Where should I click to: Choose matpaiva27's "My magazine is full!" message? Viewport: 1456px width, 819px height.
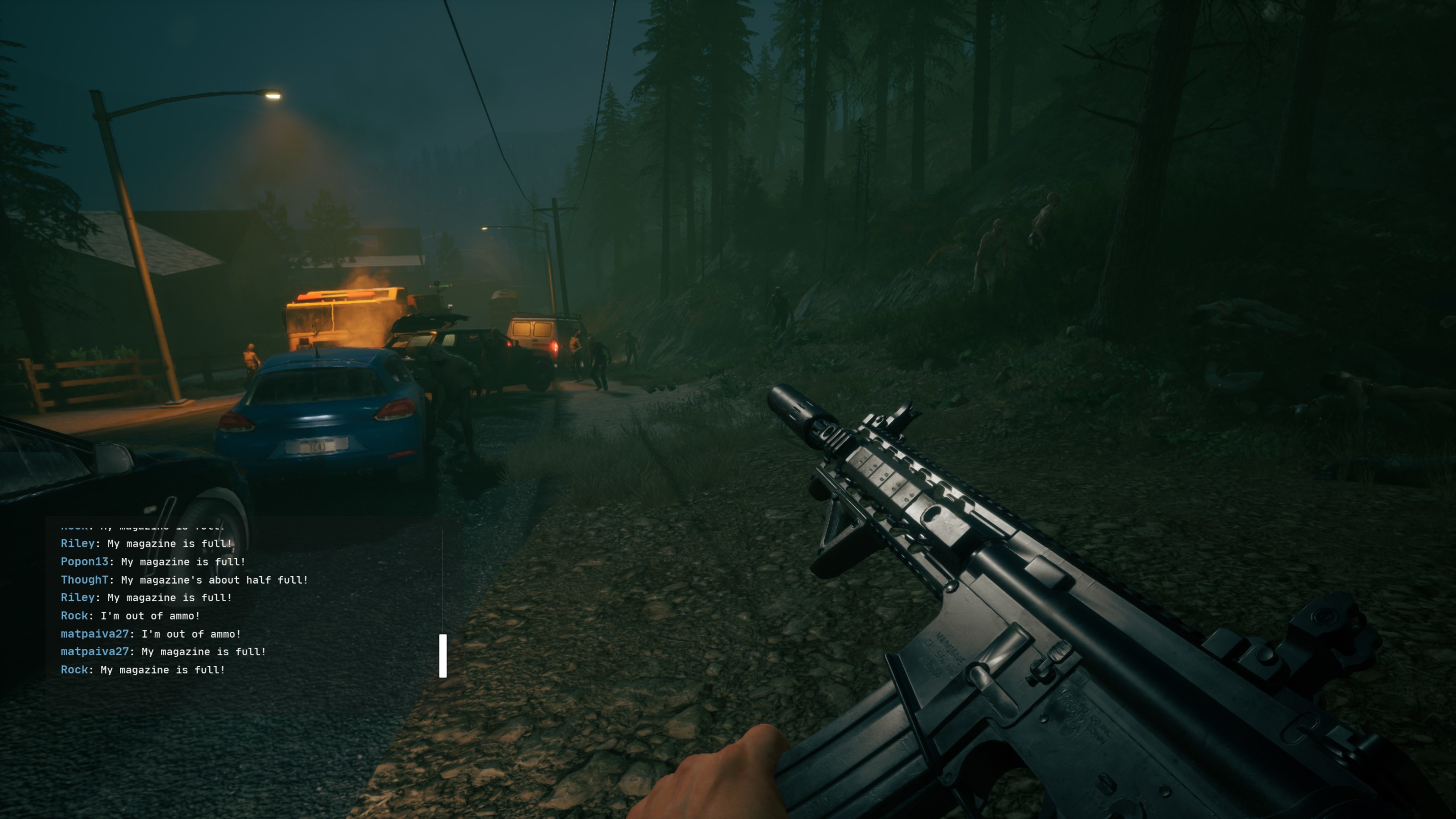(163, 652)
